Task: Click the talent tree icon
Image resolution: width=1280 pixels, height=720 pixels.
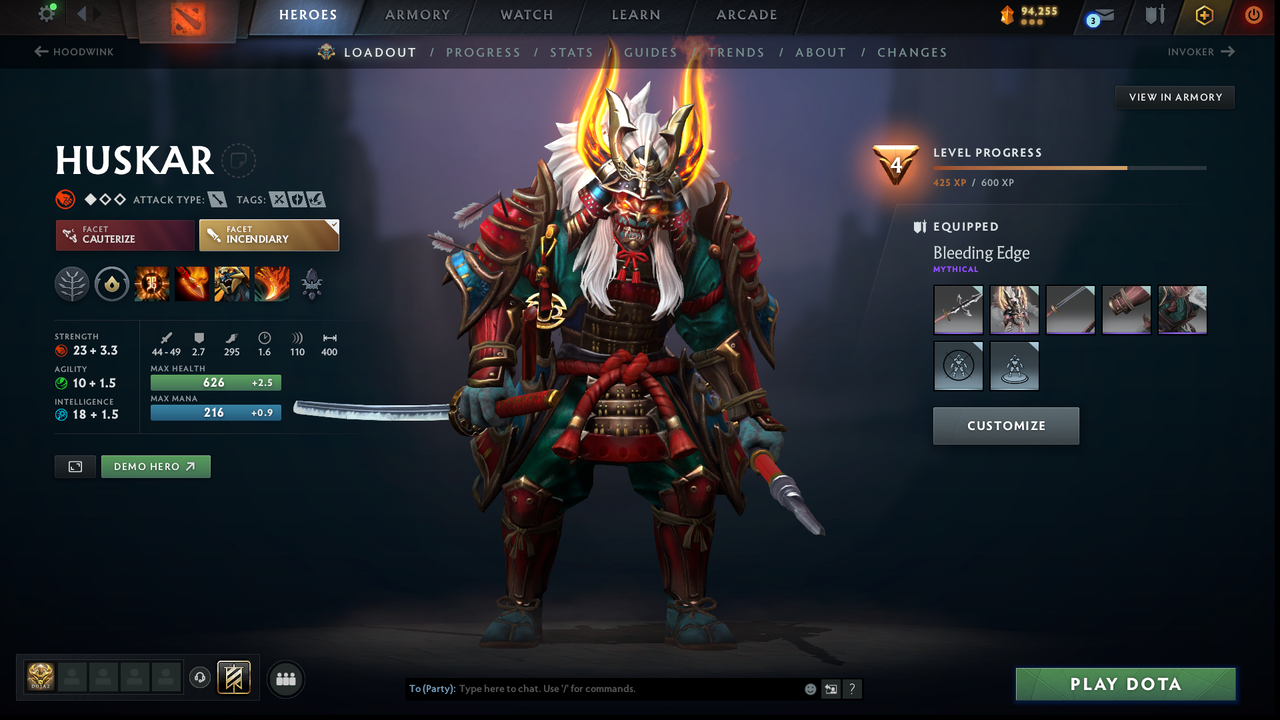Action: (71, 283)
